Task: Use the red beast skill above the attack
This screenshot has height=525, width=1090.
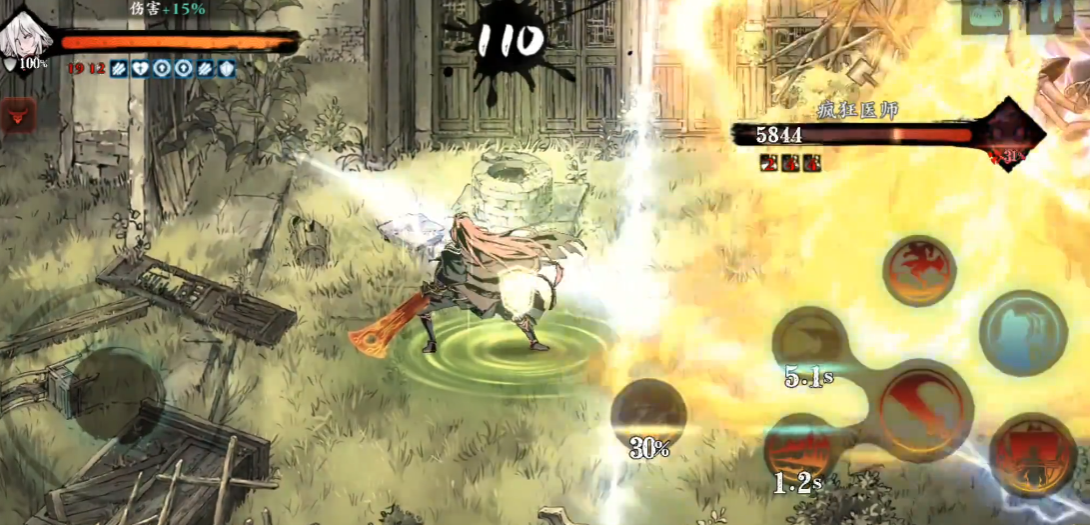Action: [919, 270]
